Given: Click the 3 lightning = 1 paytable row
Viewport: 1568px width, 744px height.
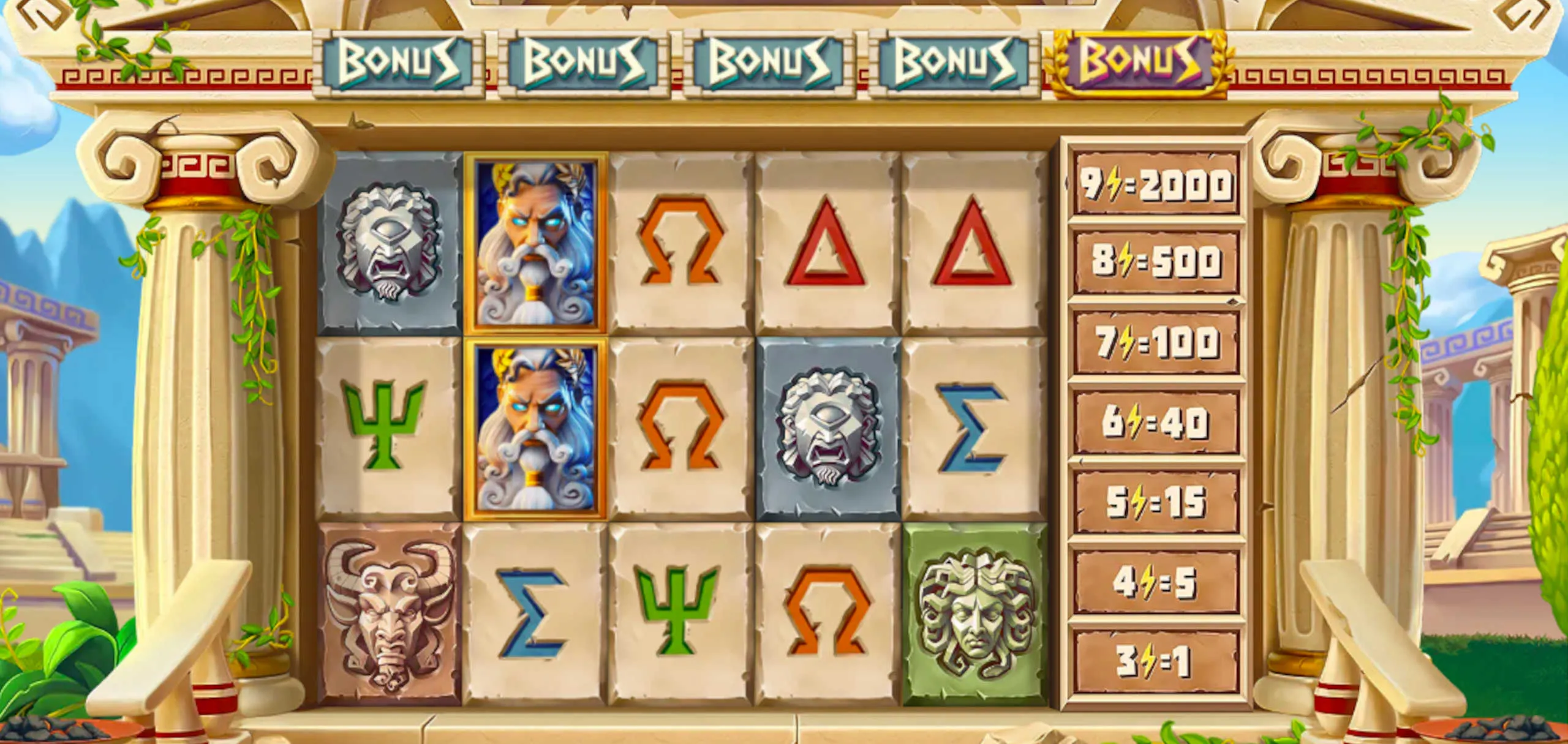Looking at the screenshot, I should [1156, 661].
